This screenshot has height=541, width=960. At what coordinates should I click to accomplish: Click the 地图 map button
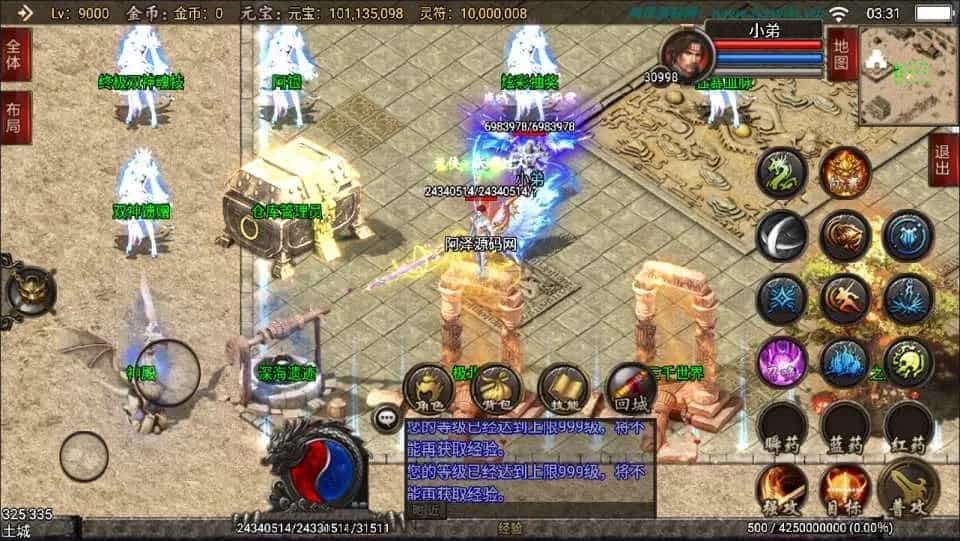click(842, 55)
